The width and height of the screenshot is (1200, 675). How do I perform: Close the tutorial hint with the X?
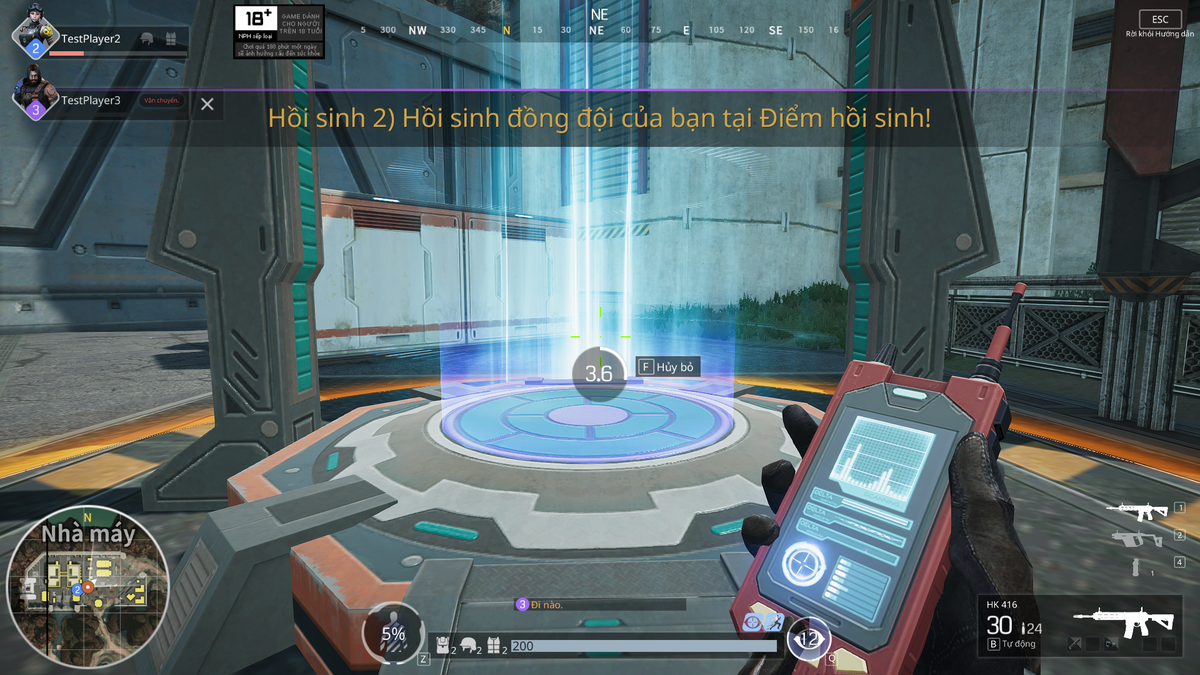(x=207, y=104)
